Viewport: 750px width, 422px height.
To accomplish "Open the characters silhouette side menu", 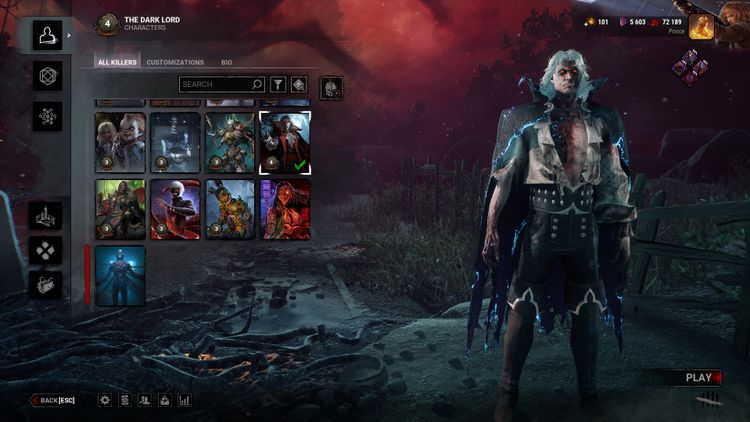I will (x=46, y=36).
